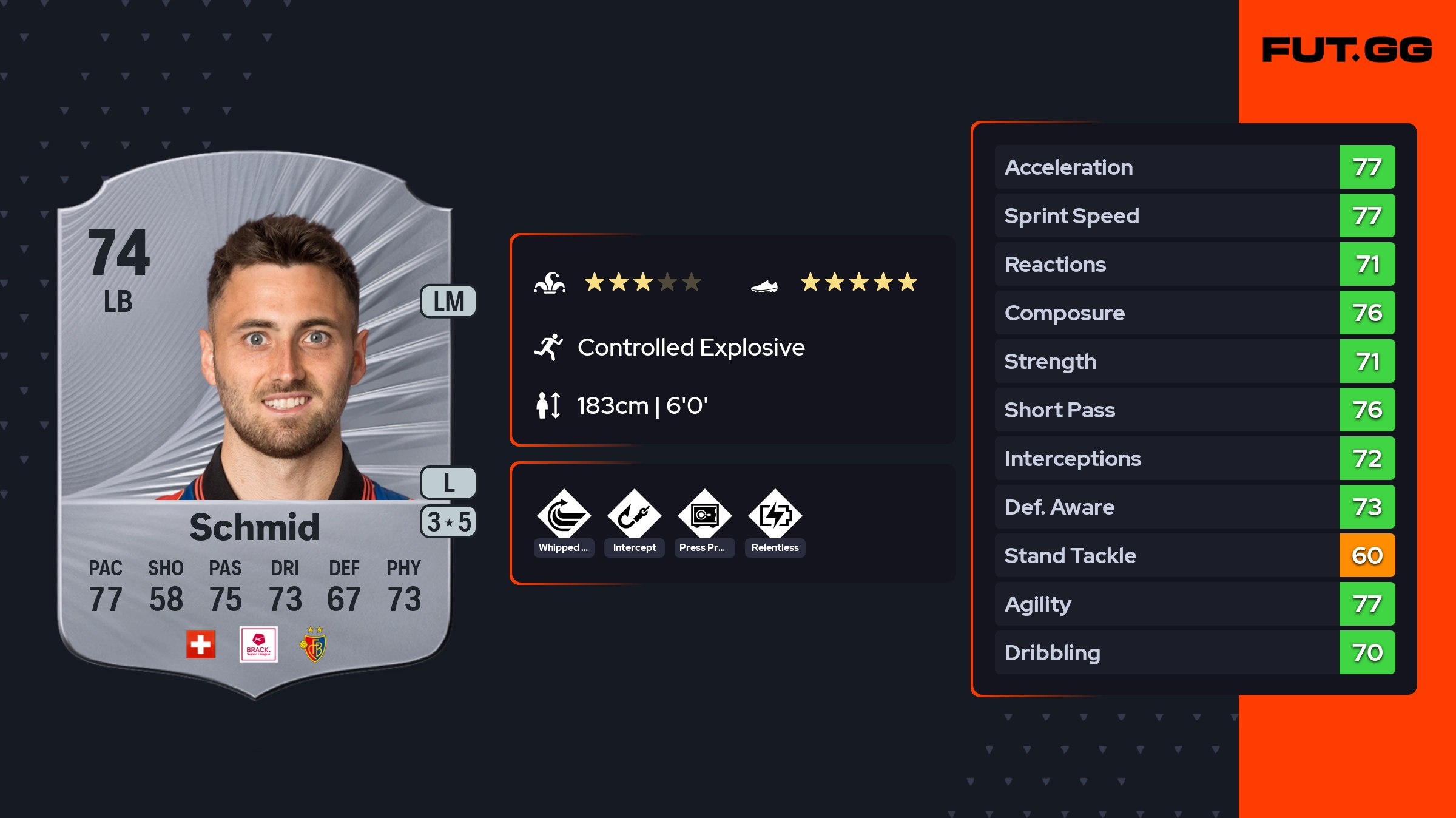Select the left foot L badge
This screenshot has width=1456, height=818.
click(x=448, y=483)
